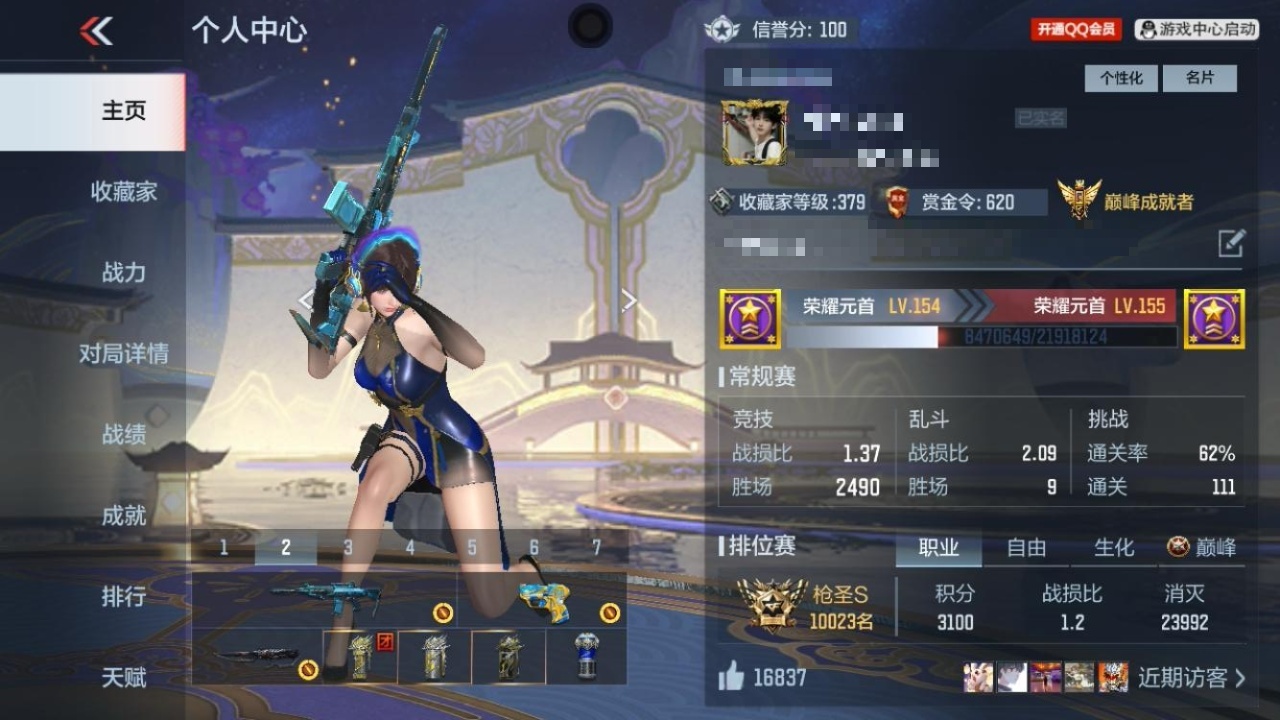The width and height of the screenshot is (1280, 720).
Task: Give a like with thumbs-up icon
Action: (731, 677)
